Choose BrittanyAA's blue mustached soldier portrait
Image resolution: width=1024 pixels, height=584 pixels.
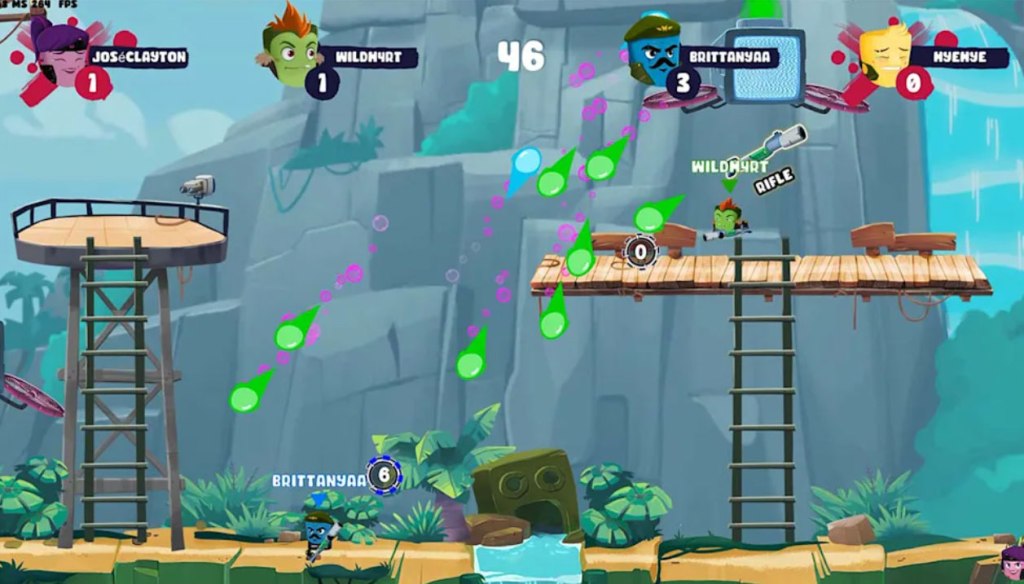pyautogui.click(x=652, y=50)
